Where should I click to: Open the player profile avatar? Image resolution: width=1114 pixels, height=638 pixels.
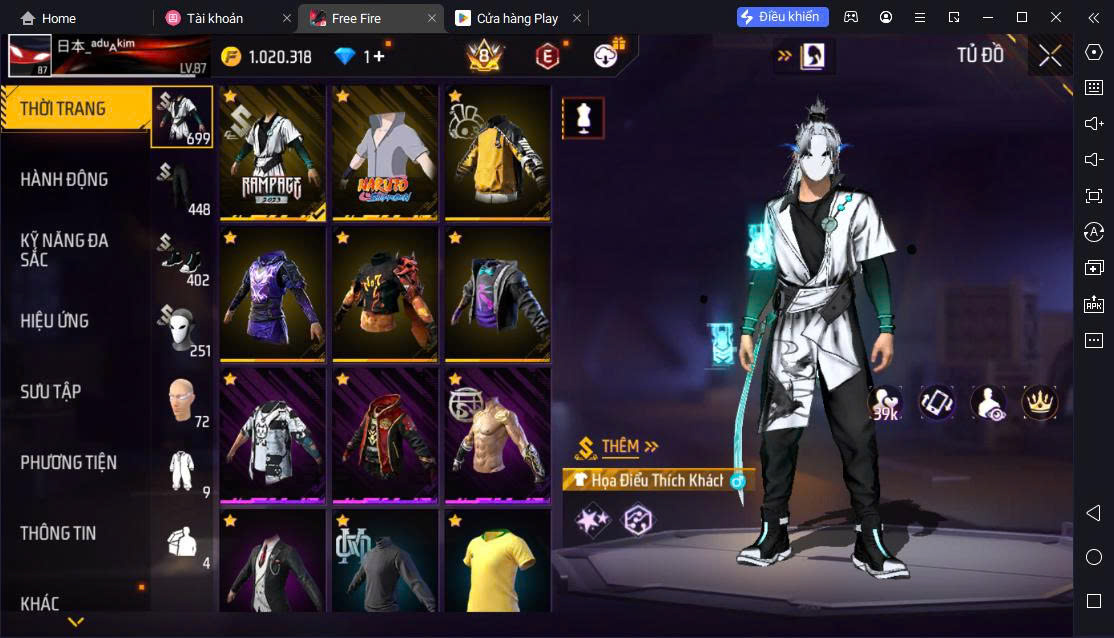pos(30,56)
